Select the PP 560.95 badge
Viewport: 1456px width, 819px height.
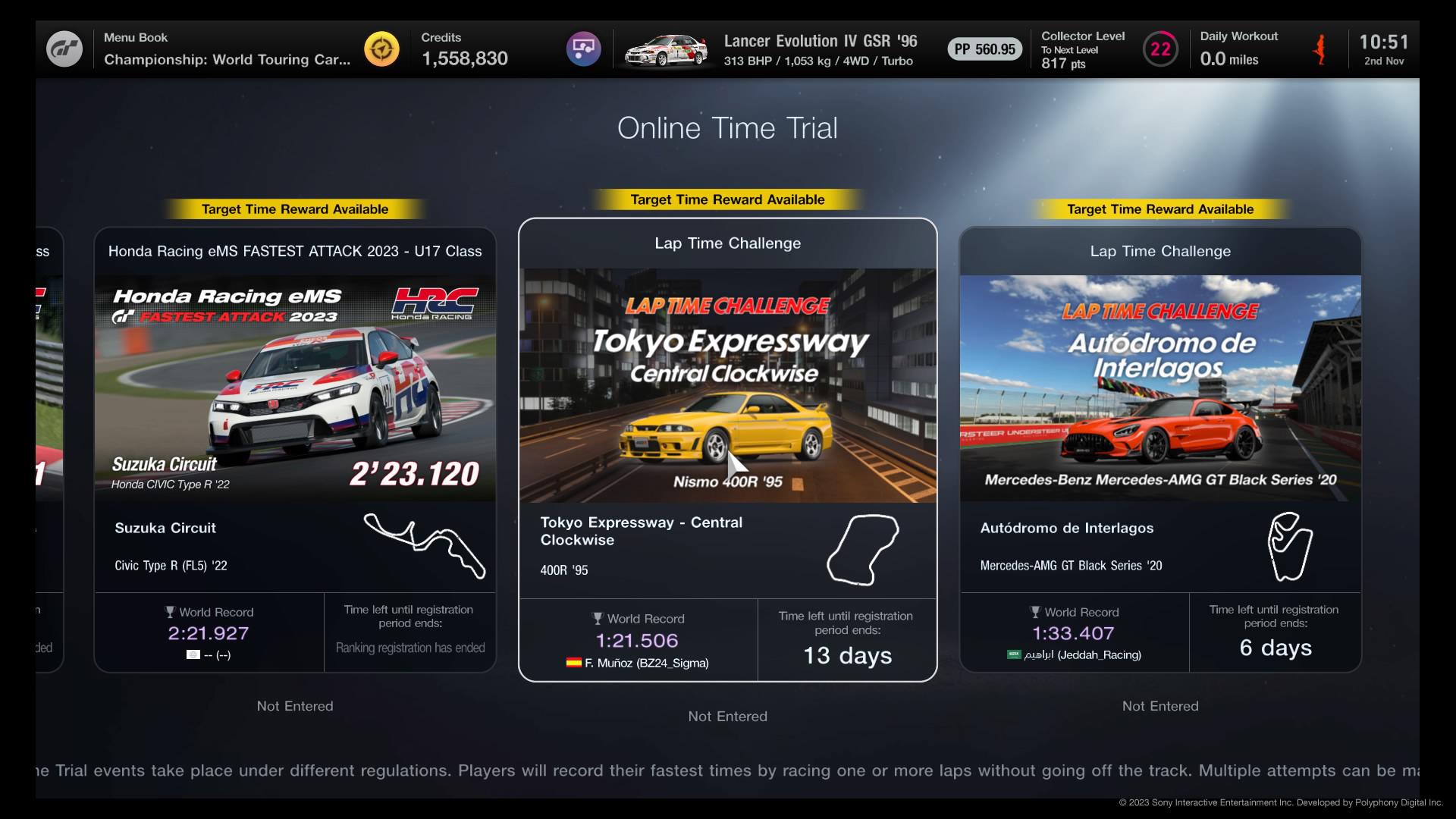[984, 49]
